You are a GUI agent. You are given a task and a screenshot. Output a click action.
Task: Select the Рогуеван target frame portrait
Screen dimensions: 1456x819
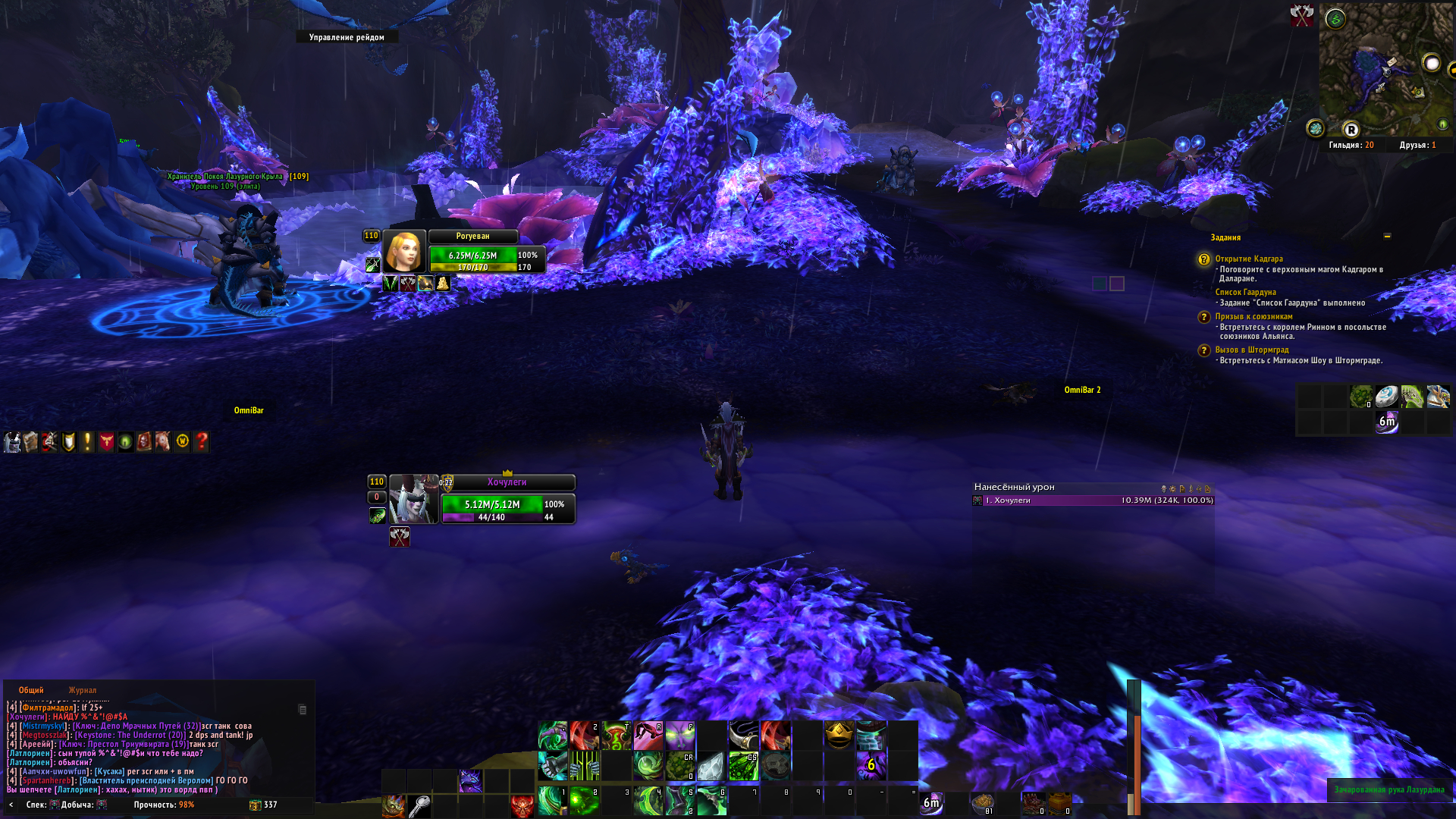pos(403,251)
